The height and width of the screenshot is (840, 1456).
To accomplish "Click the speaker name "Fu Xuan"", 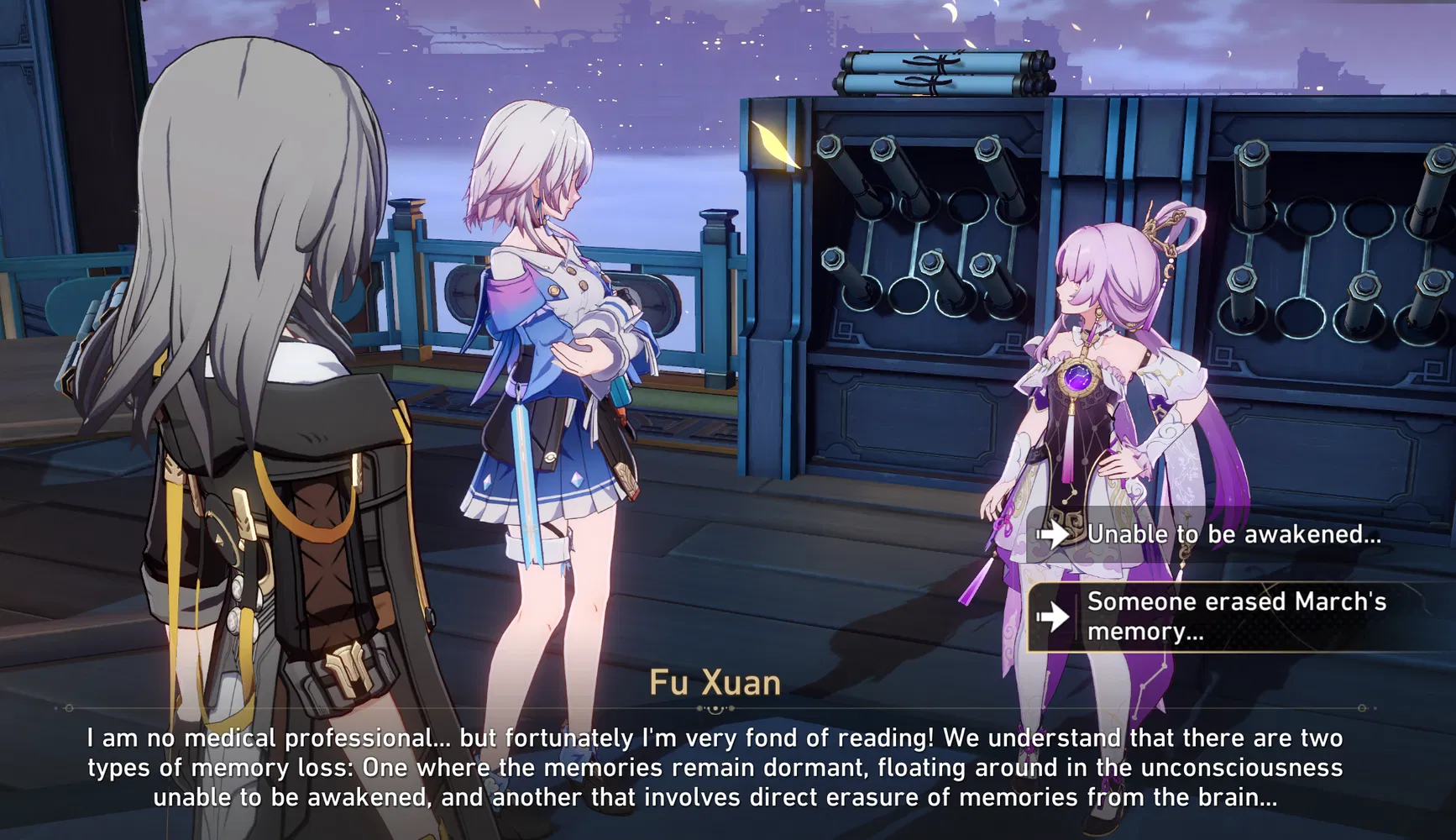I will [715, 684].
